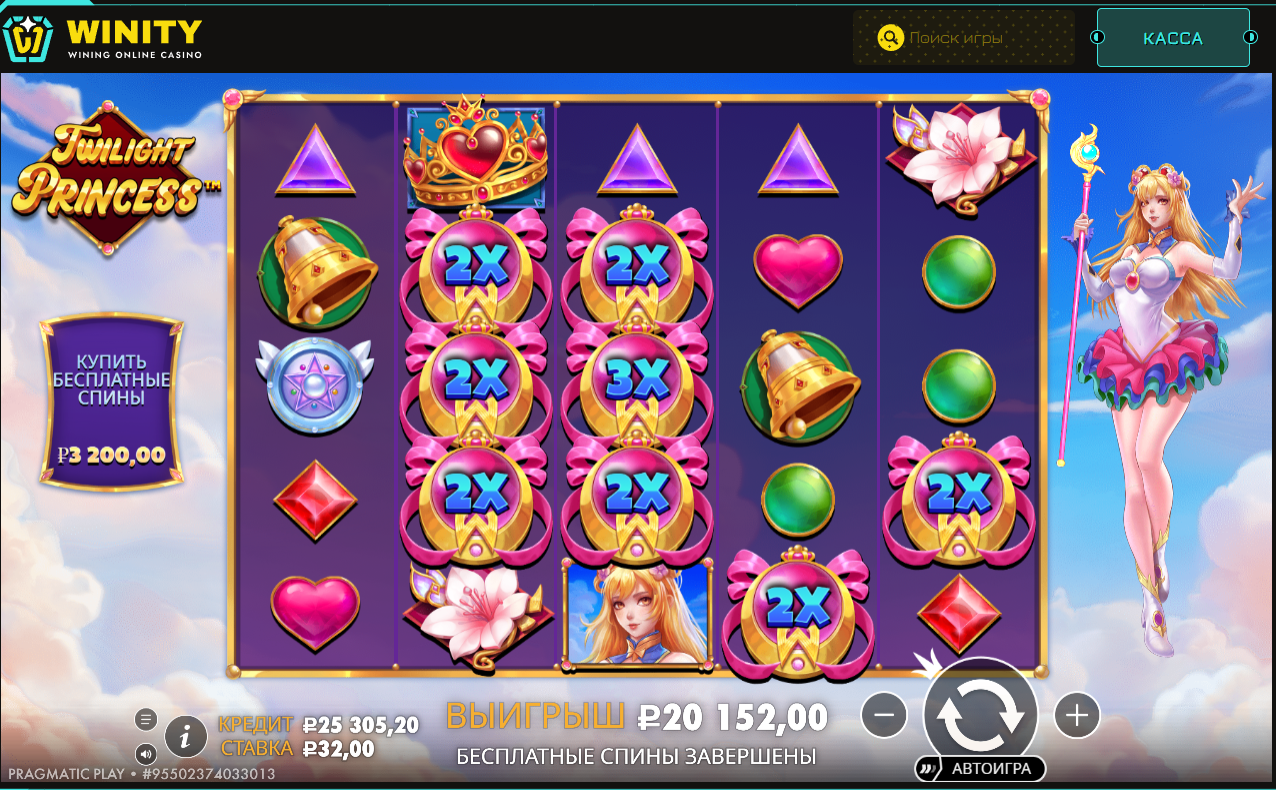
Task: Spin the reels with the circular arrows button
Action: tap(980, 715)
